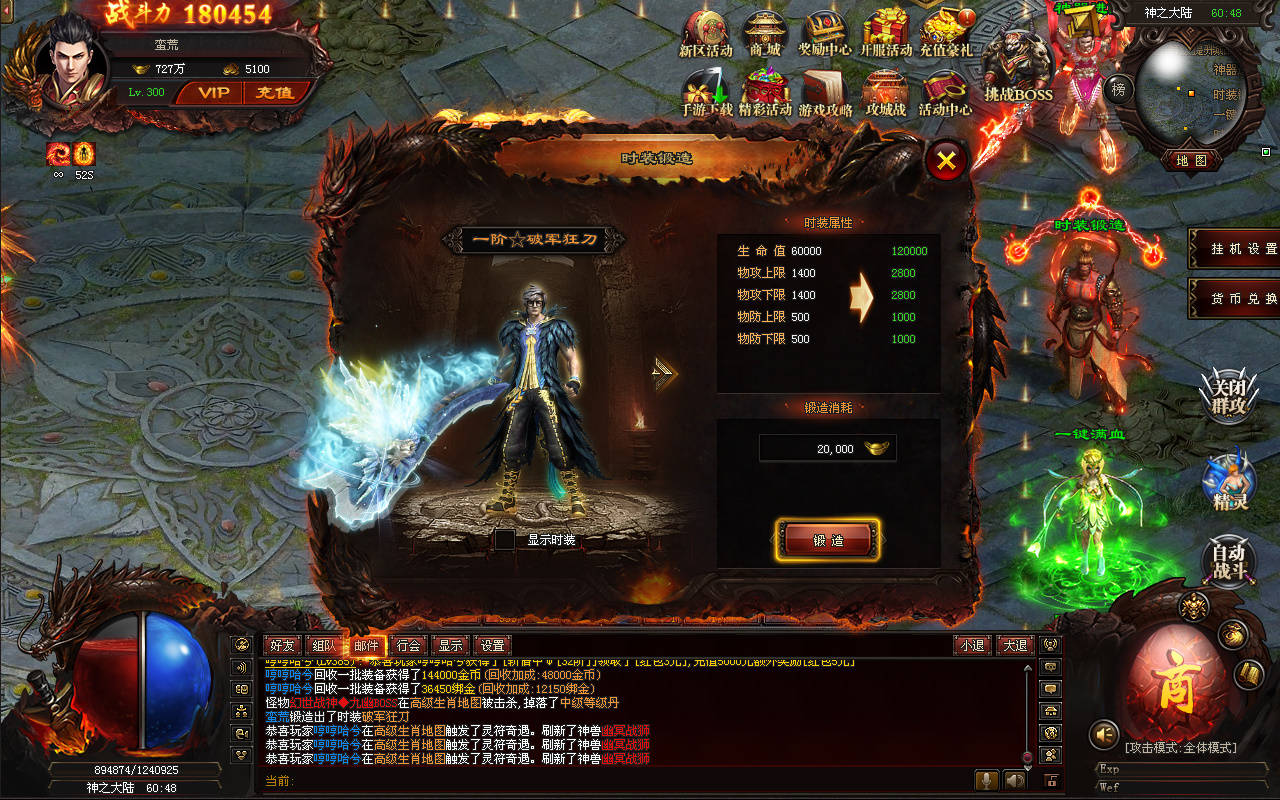Viewport: 1280px width, 800px height.
Task: Close the 时装锻造 window
Action: click(x=946, y=159)
